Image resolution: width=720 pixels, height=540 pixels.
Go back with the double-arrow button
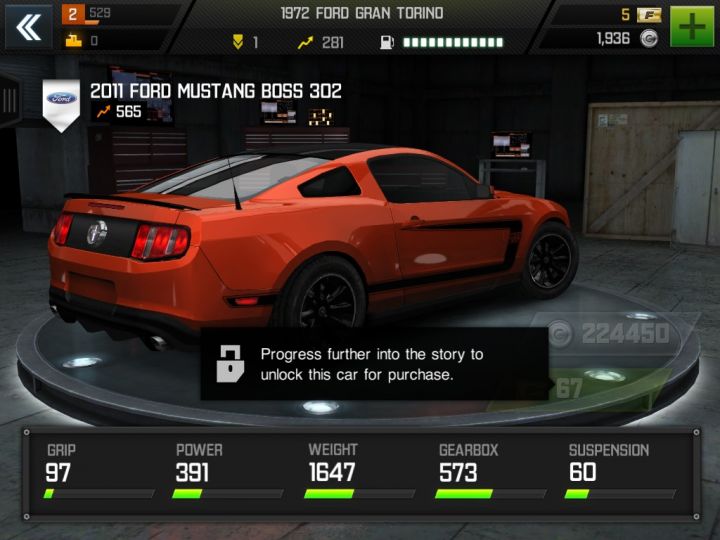click(x=29, y=27)
